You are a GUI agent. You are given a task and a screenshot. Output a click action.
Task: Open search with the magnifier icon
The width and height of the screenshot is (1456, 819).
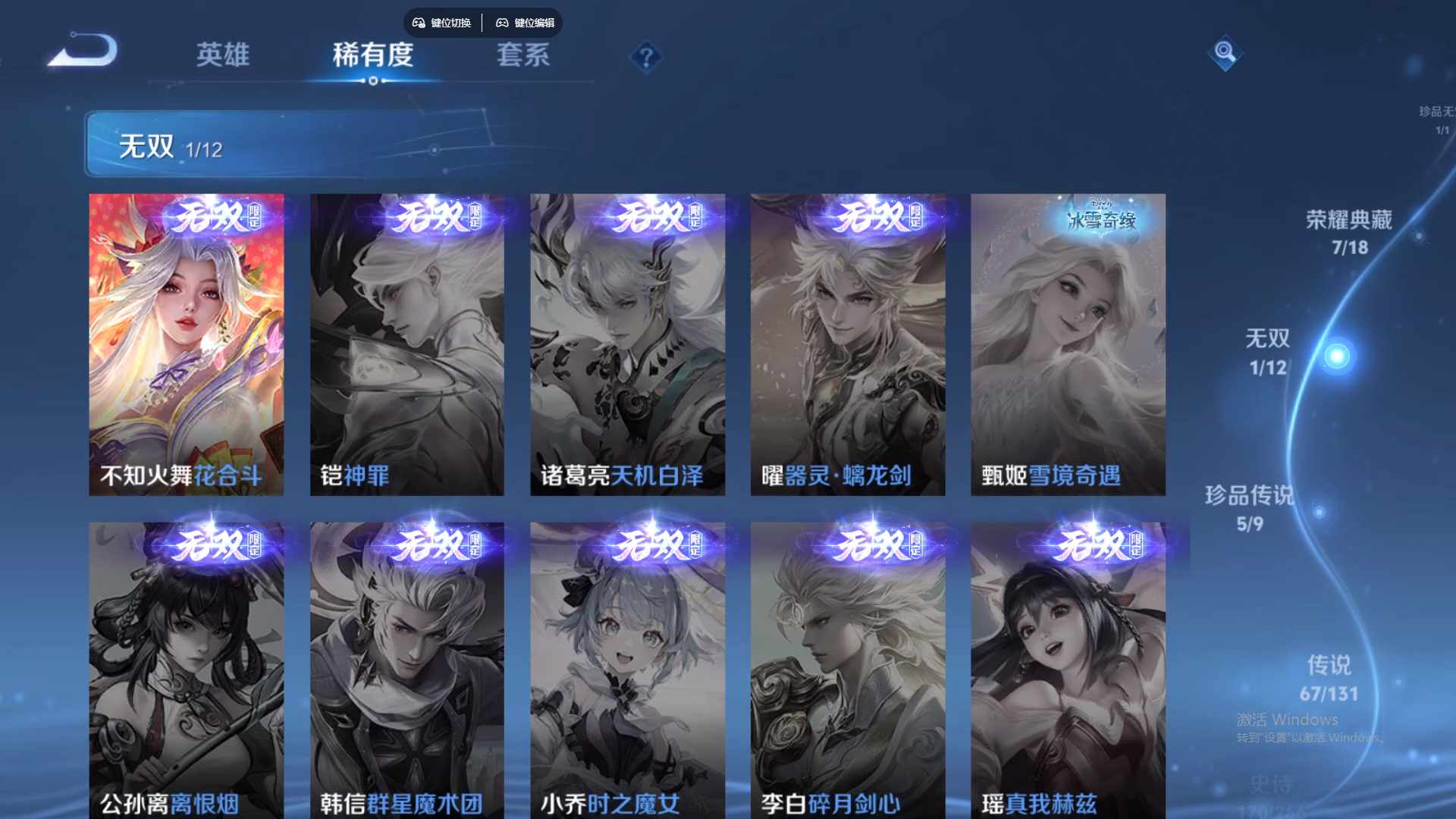1224,55
